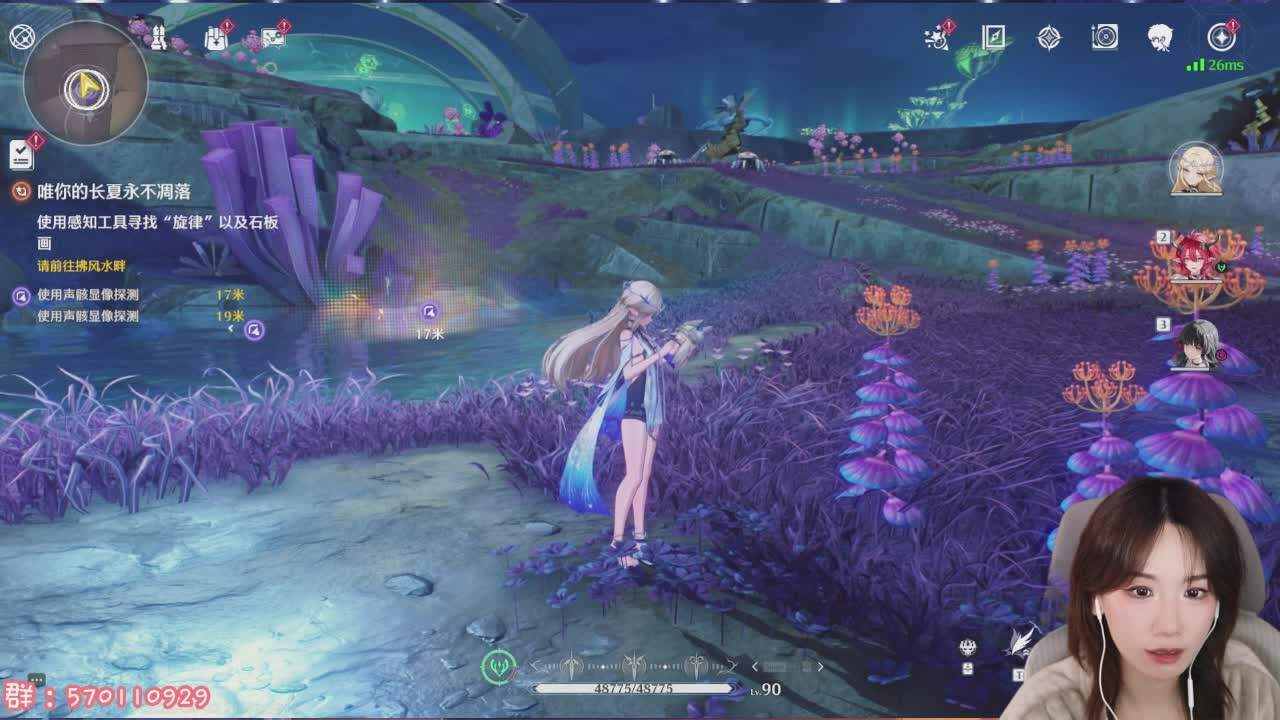Open the circular star menu icon
1280x720 pixels.
tap(1221, 38)
